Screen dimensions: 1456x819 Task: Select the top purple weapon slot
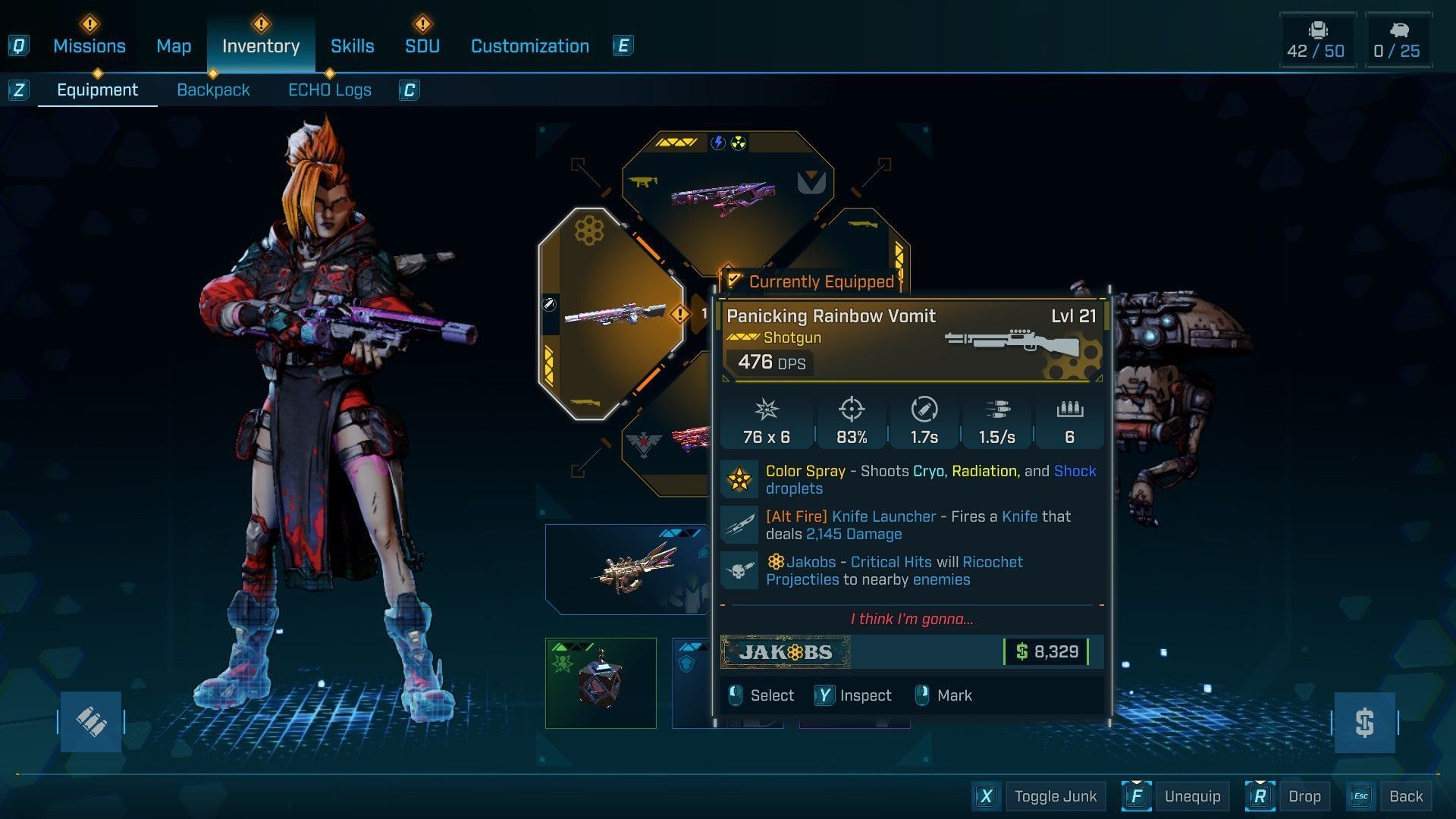pos(724,197)
